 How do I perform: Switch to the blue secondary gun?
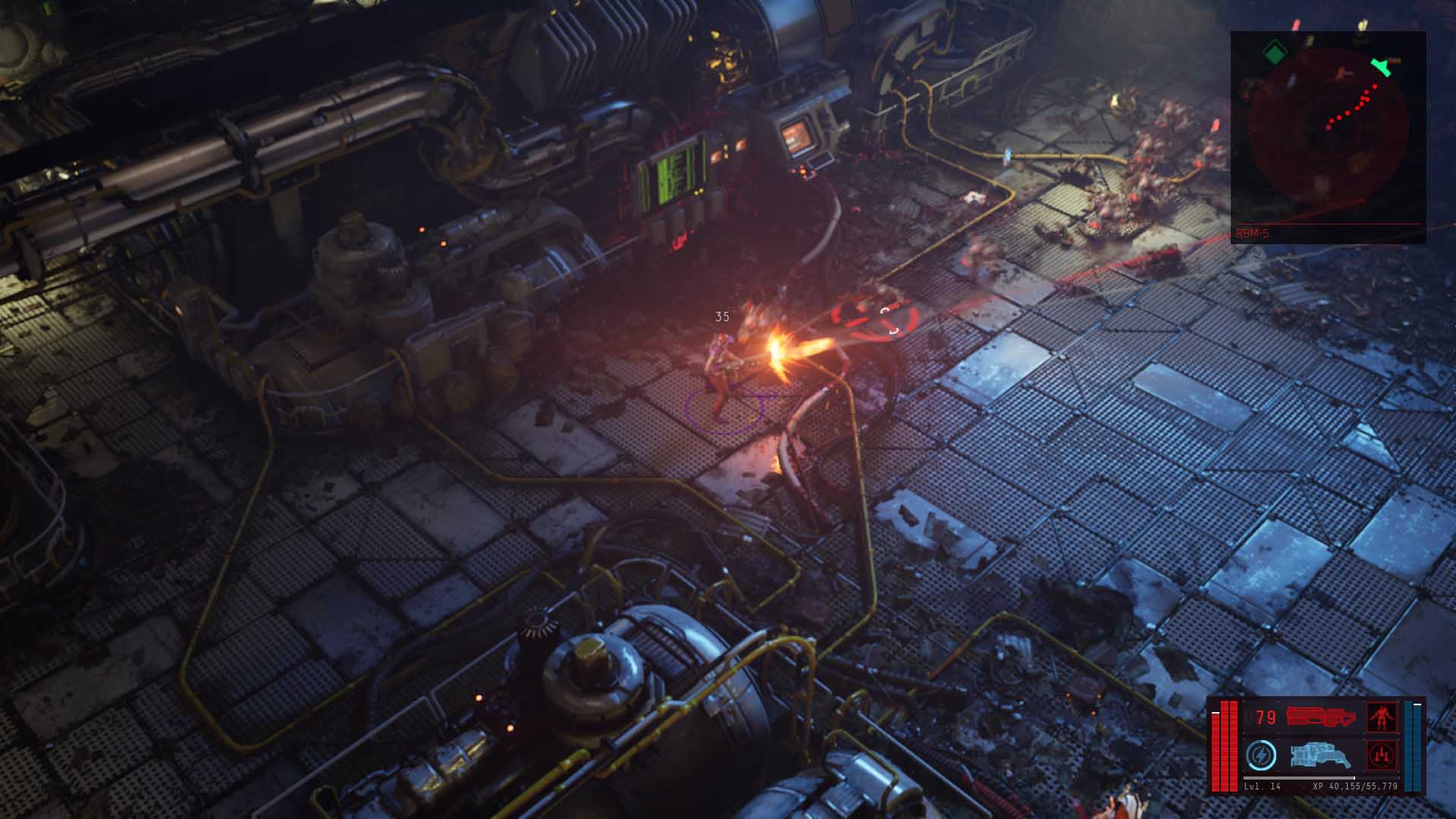tap(1320, 755)
